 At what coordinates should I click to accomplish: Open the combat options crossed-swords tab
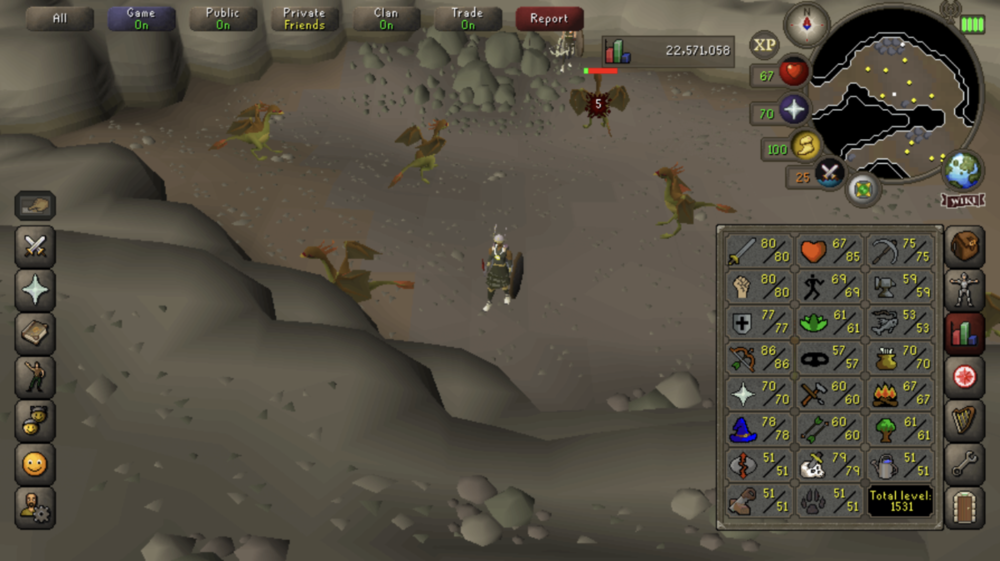(35, 247)
